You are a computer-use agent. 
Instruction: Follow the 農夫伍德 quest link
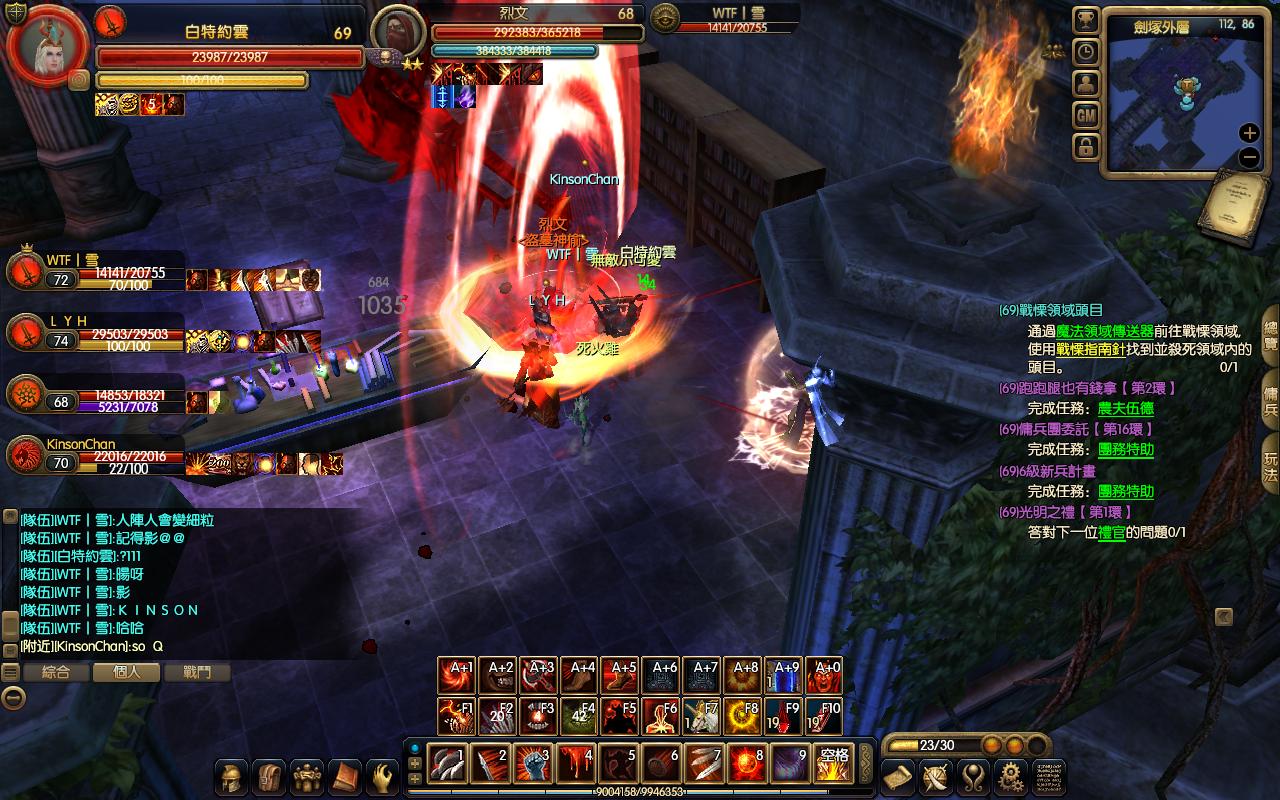pyautogui.click(x=1125, y=408)
